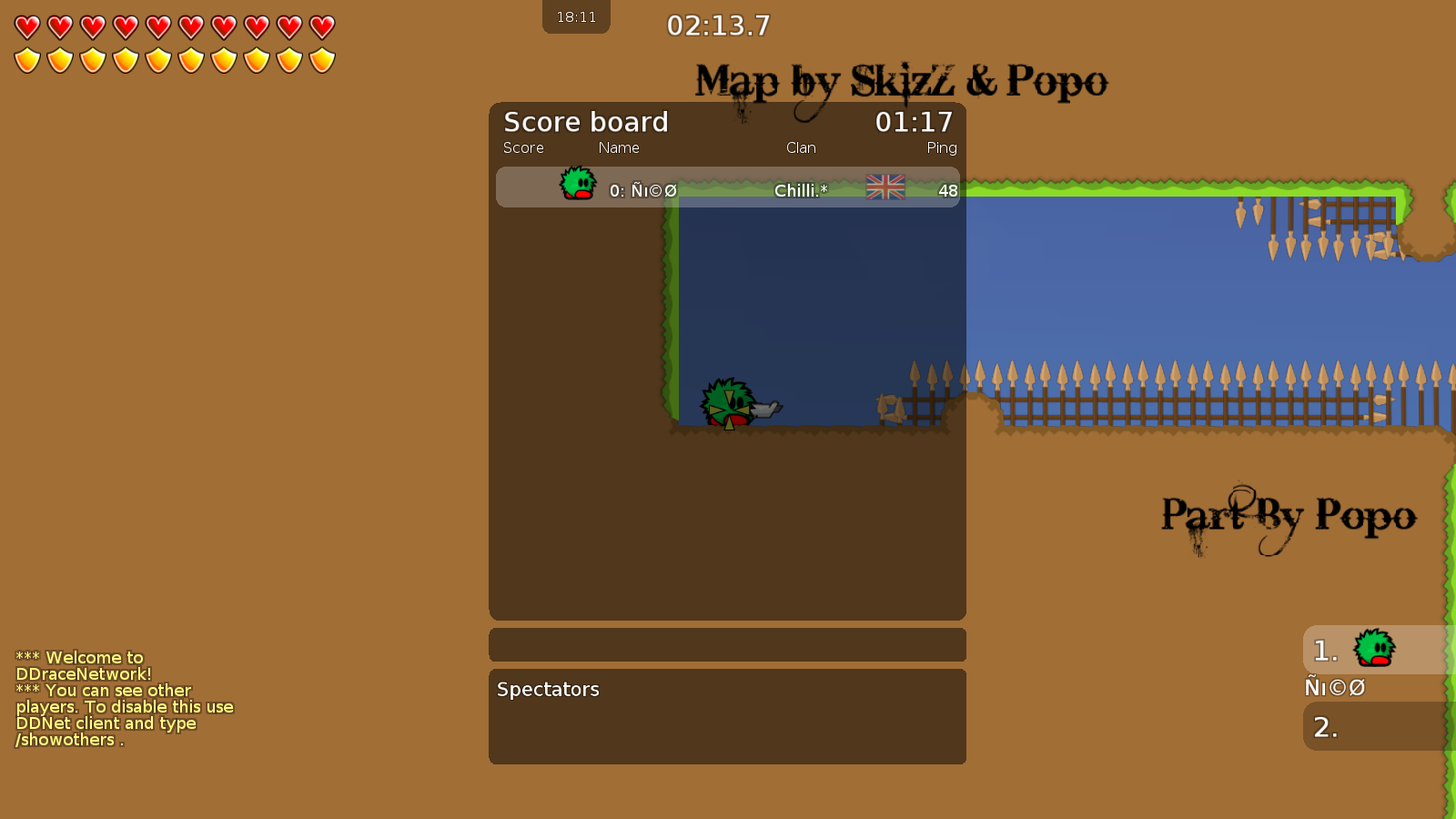Image resolution: width=1456 pixels, height=819 pixels.
Task: Click the highlighted player row for Ñı©Ø
Action: coord(728,187)
